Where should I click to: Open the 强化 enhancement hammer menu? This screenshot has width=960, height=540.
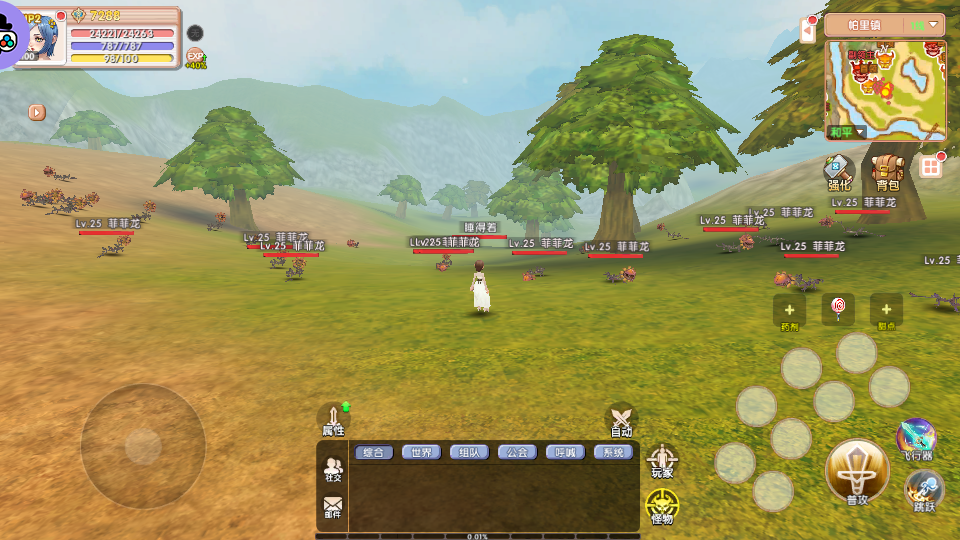838,172
